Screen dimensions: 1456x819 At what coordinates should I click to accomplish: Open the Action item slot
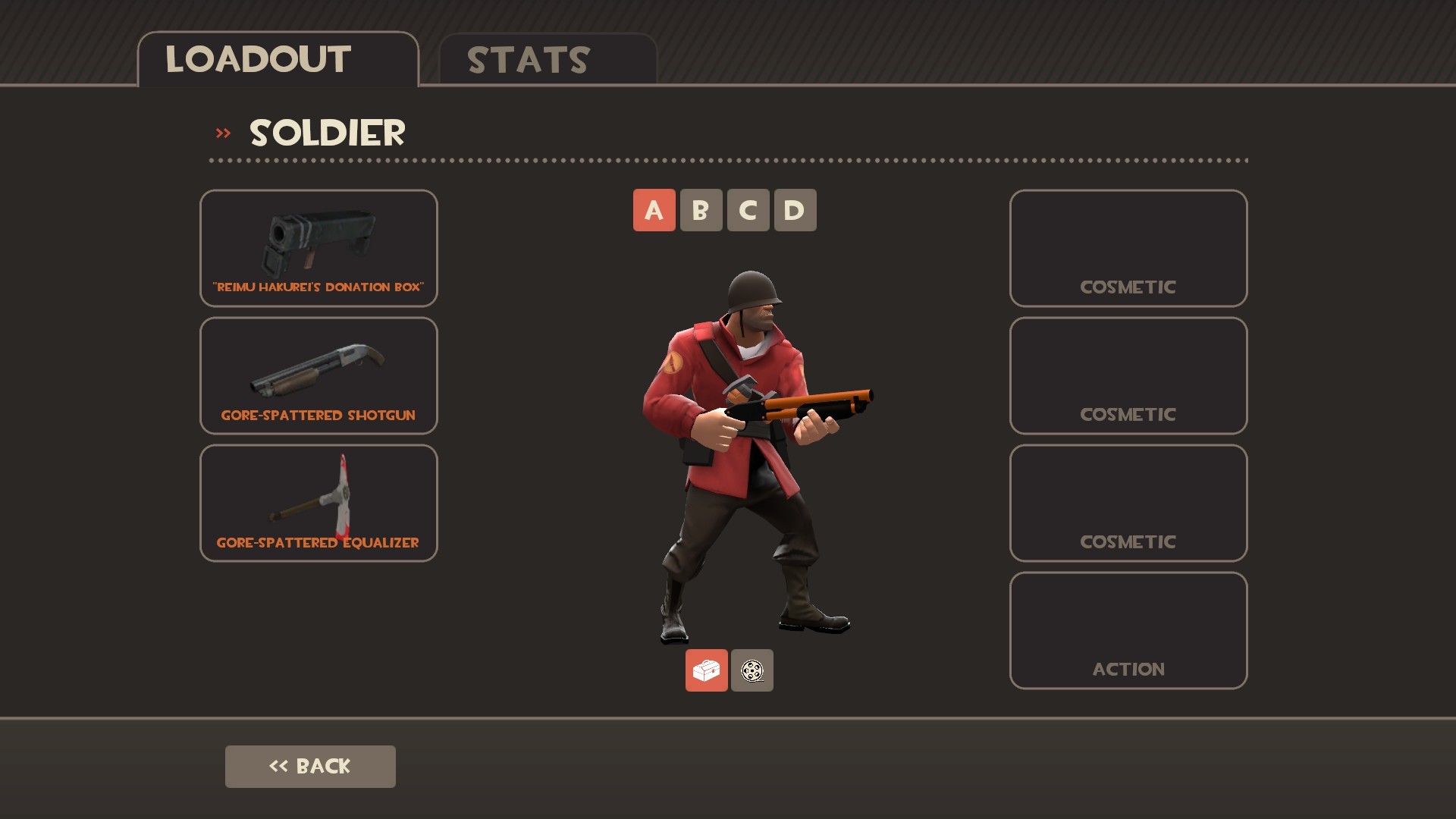pos(1128,629)
